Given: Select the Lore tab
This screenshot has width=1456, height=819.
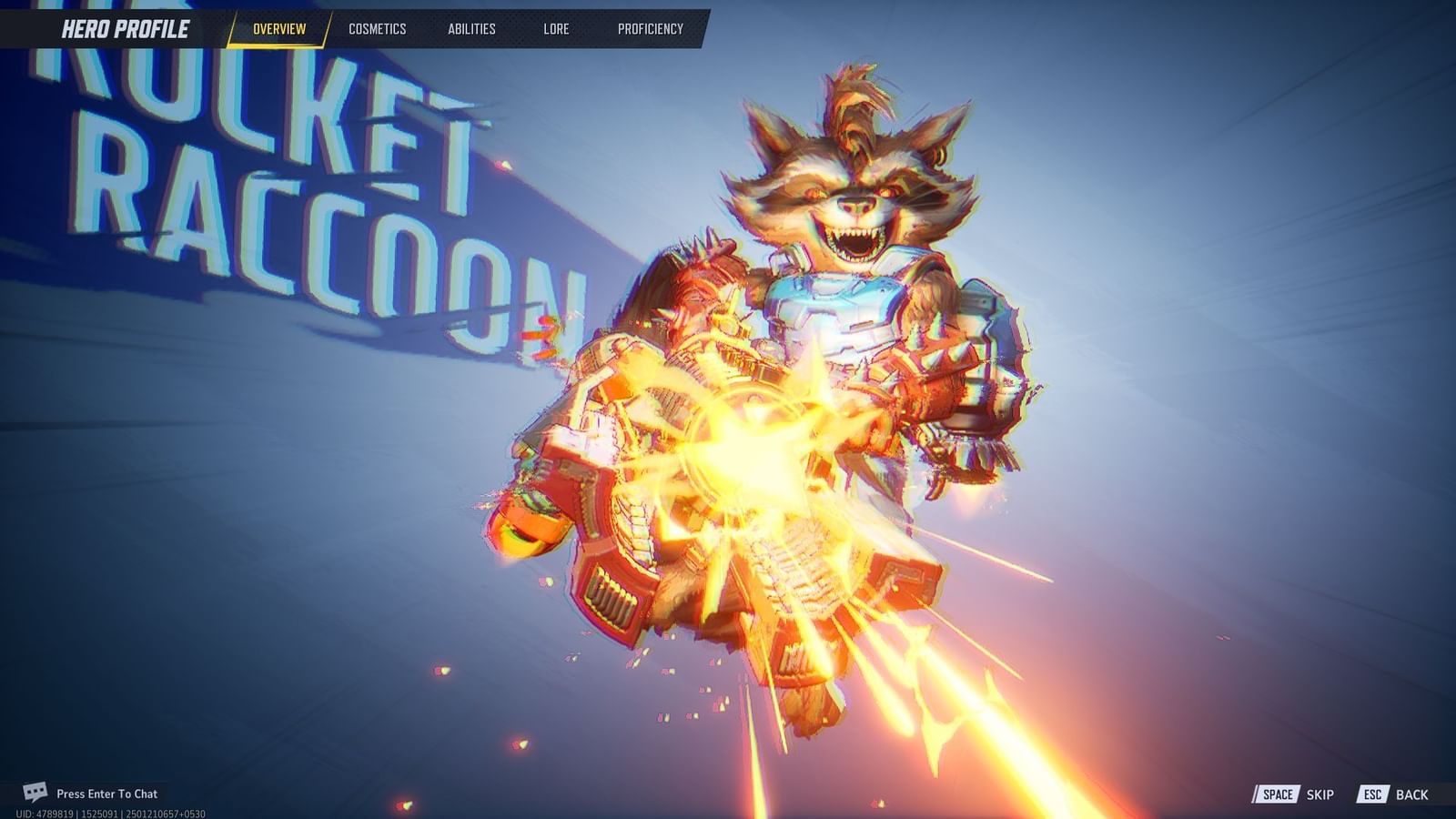Looking at the screenshot, I should coord(556,28).
